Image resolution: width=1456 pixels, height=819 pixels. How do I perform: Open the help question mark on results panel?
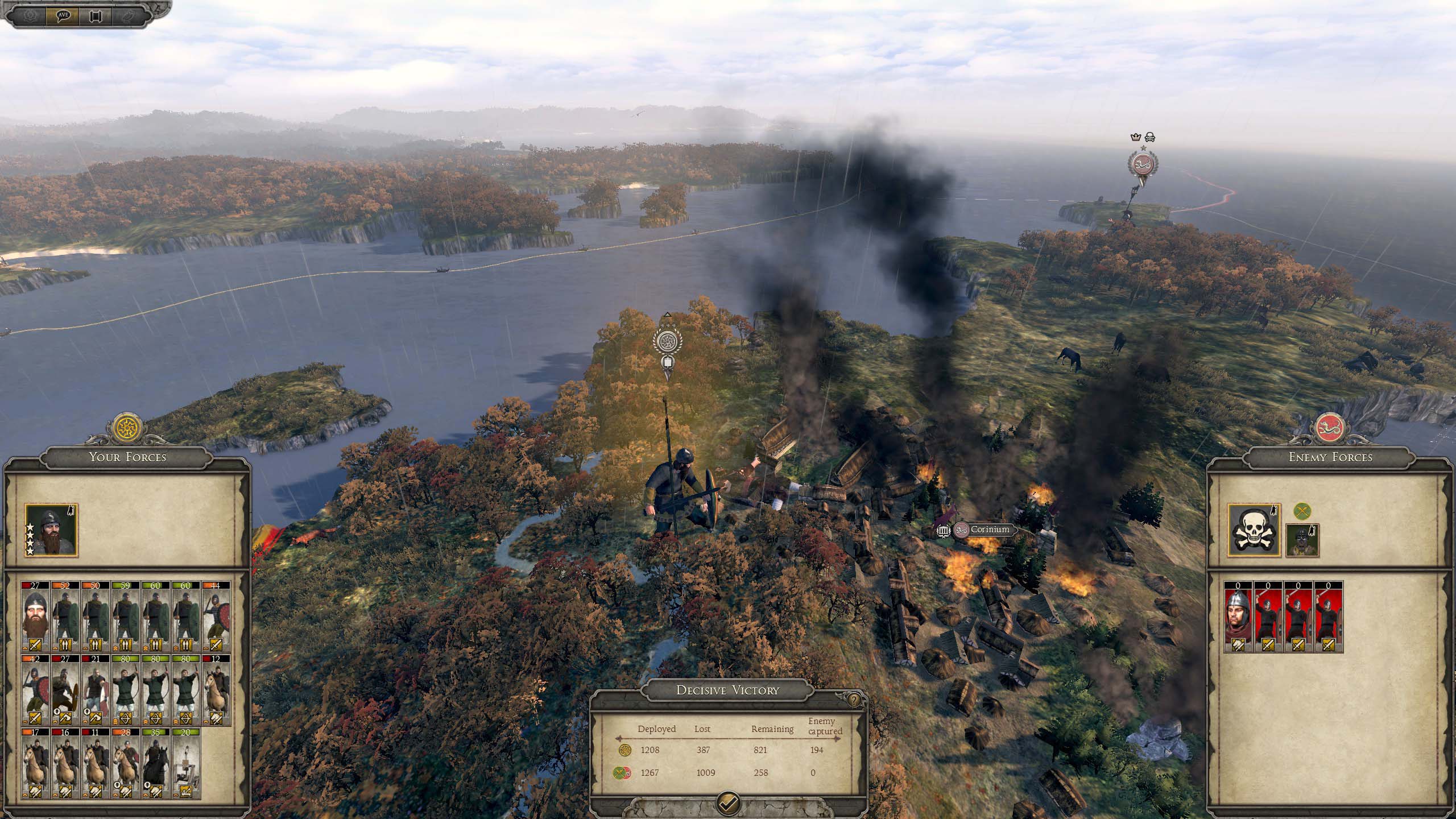point(854,700)
